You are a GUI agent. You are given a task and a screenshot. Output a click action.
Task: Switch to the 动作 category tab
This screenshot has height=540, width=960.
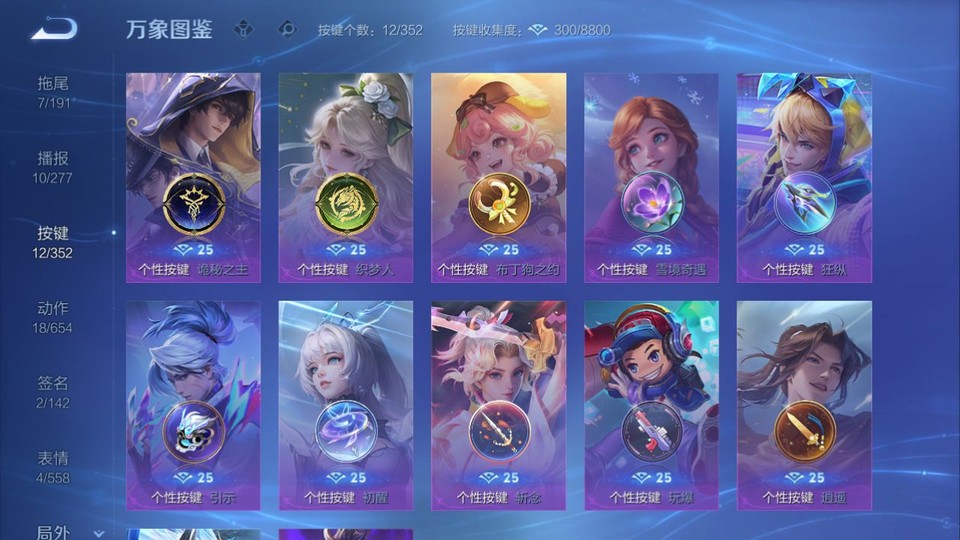[x=54, y=316]
